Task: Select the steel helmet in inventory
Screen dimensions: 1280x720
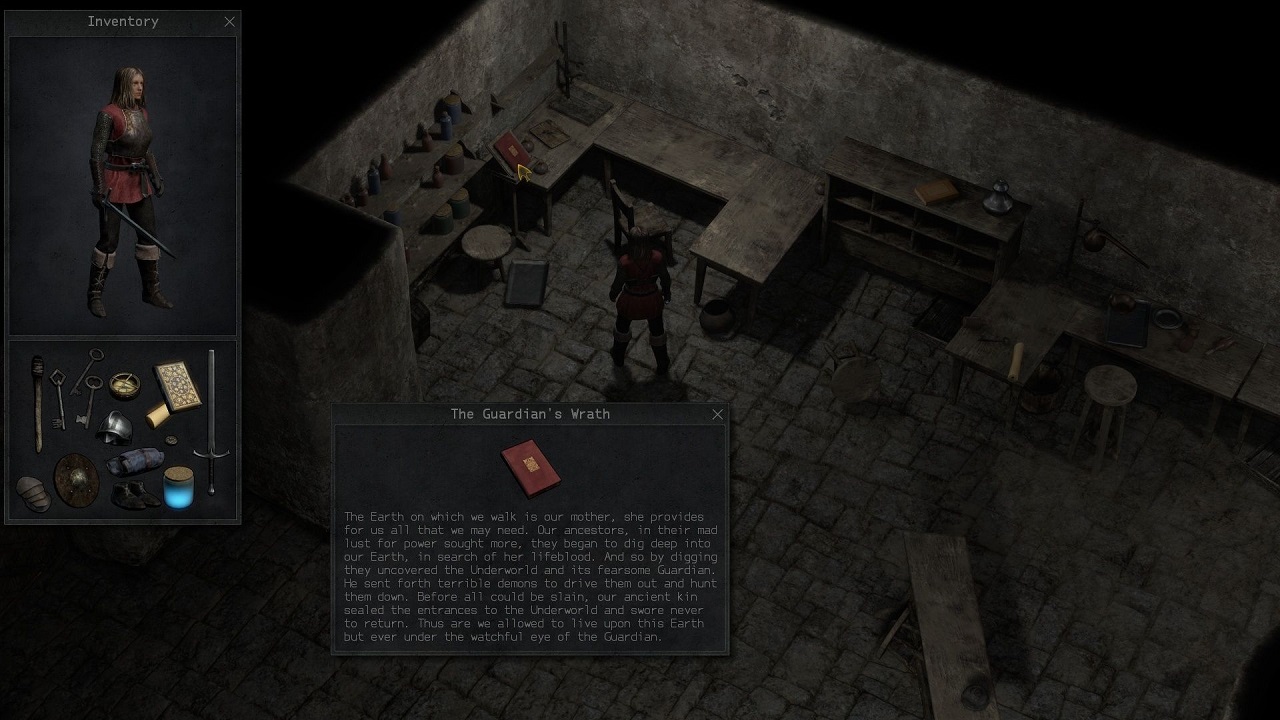Action: click(115, 426)
